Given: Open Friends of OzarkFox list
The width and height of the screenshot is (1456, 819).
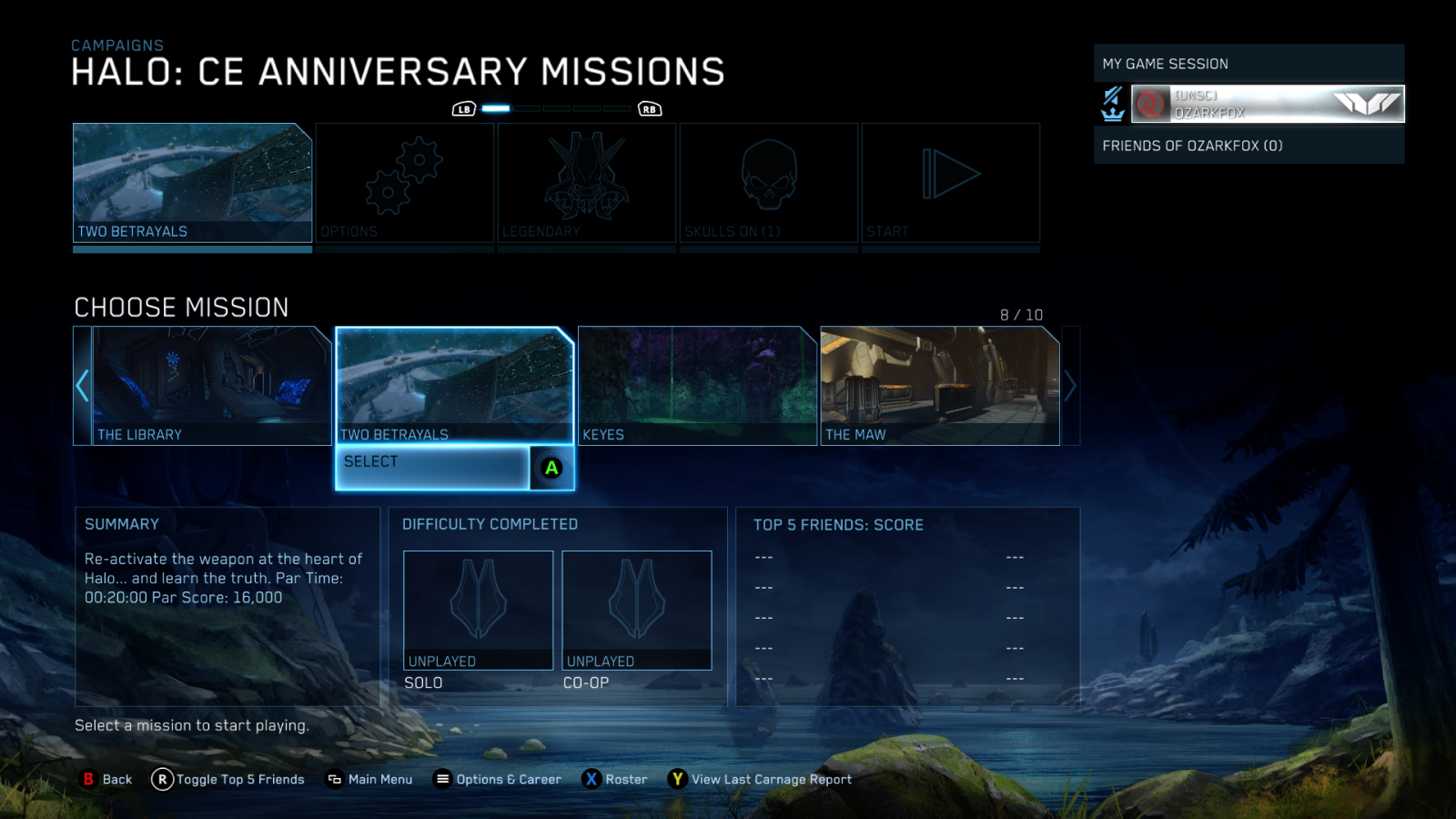Looking at the screenshot, I should 1249,146.
